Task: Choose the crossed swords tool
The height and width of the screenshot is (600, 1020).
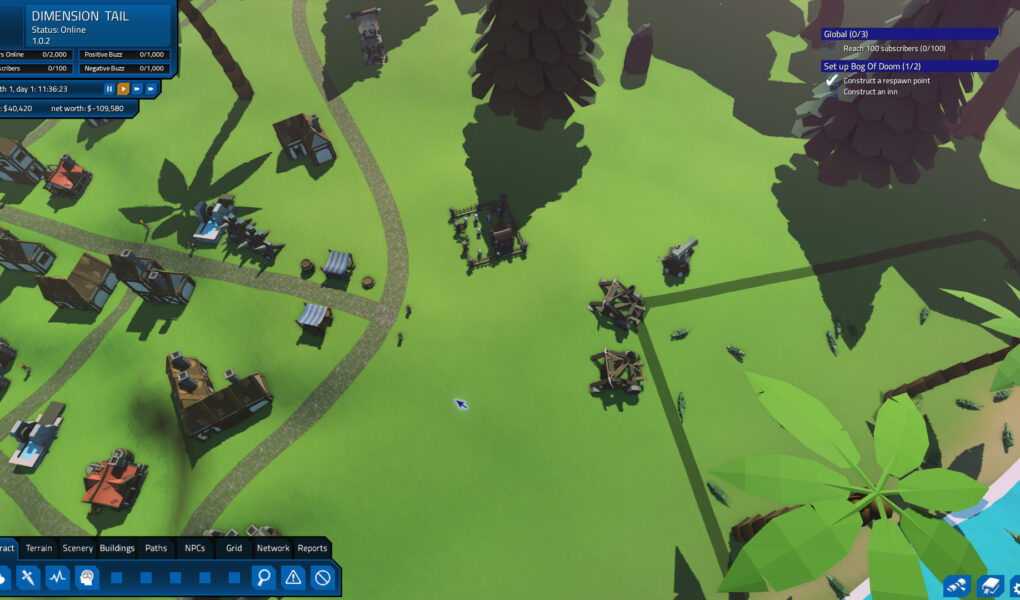Action: click(28, 577)
